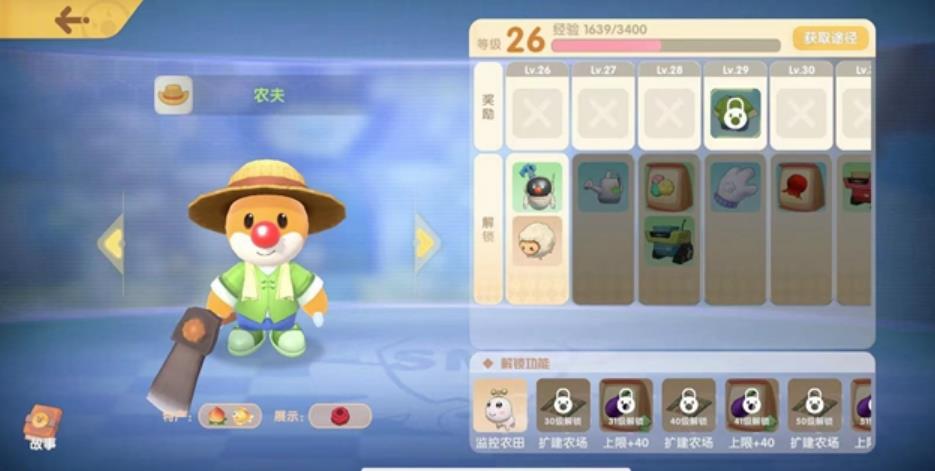
Task: Select the sheep unlock at Lv.26
Action: pyautogui.click(x=537, y=241)
